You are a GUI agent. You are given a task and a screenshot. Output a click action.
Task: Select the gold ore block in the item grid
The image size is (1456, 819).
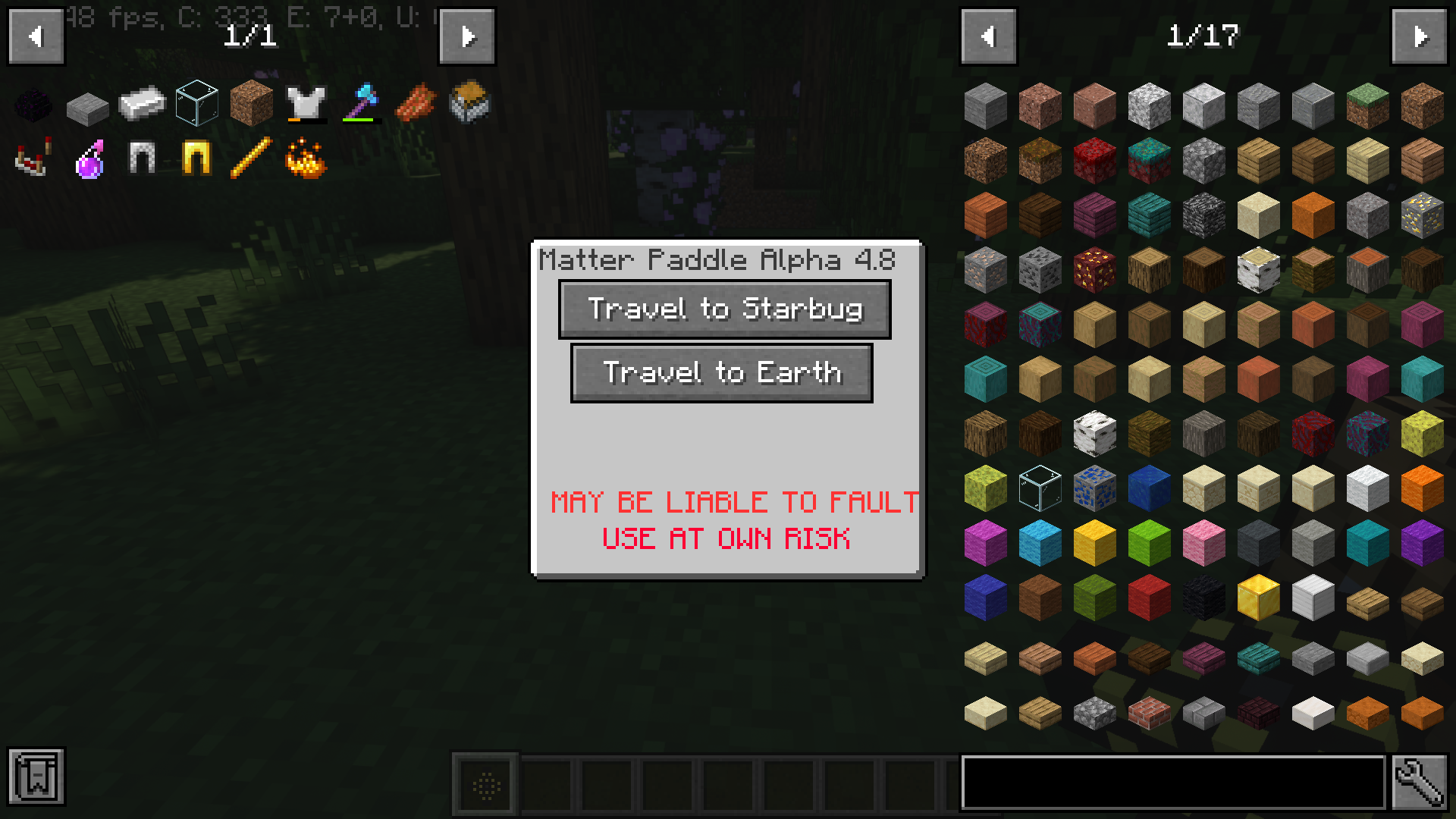(1423, 215)
